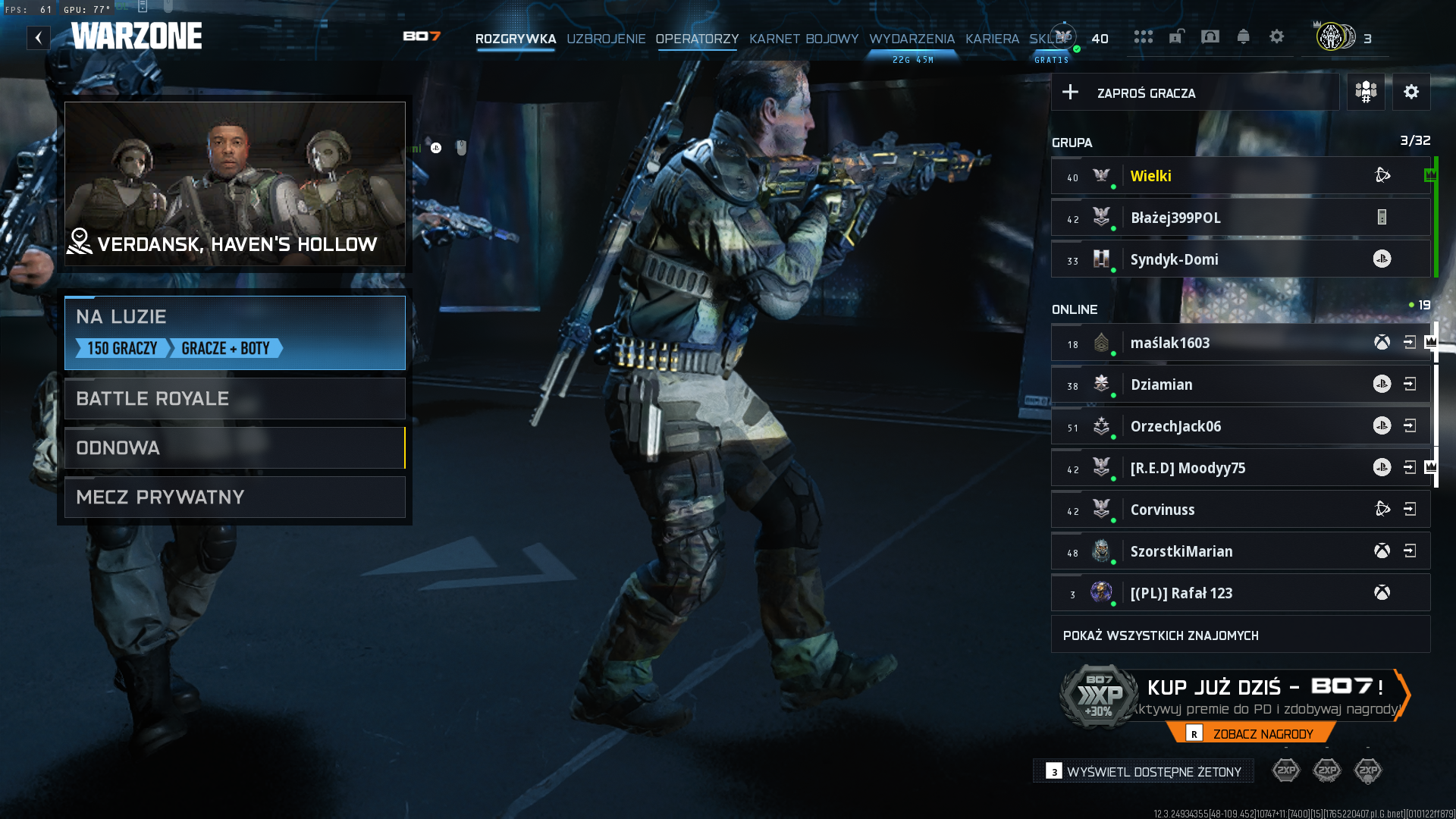
Task: Go back using the arrow button
Action: (x=39, y=38)
